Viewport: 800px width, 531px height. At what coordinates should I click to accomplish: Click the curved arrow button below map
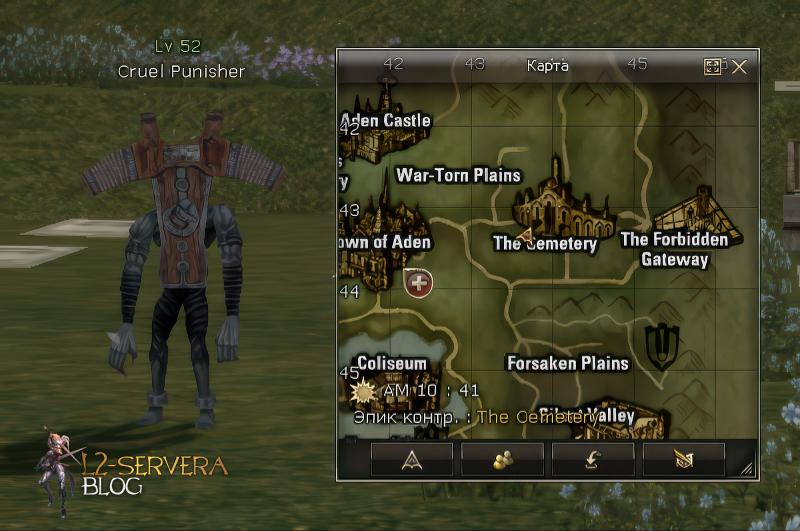pos(593,459)
